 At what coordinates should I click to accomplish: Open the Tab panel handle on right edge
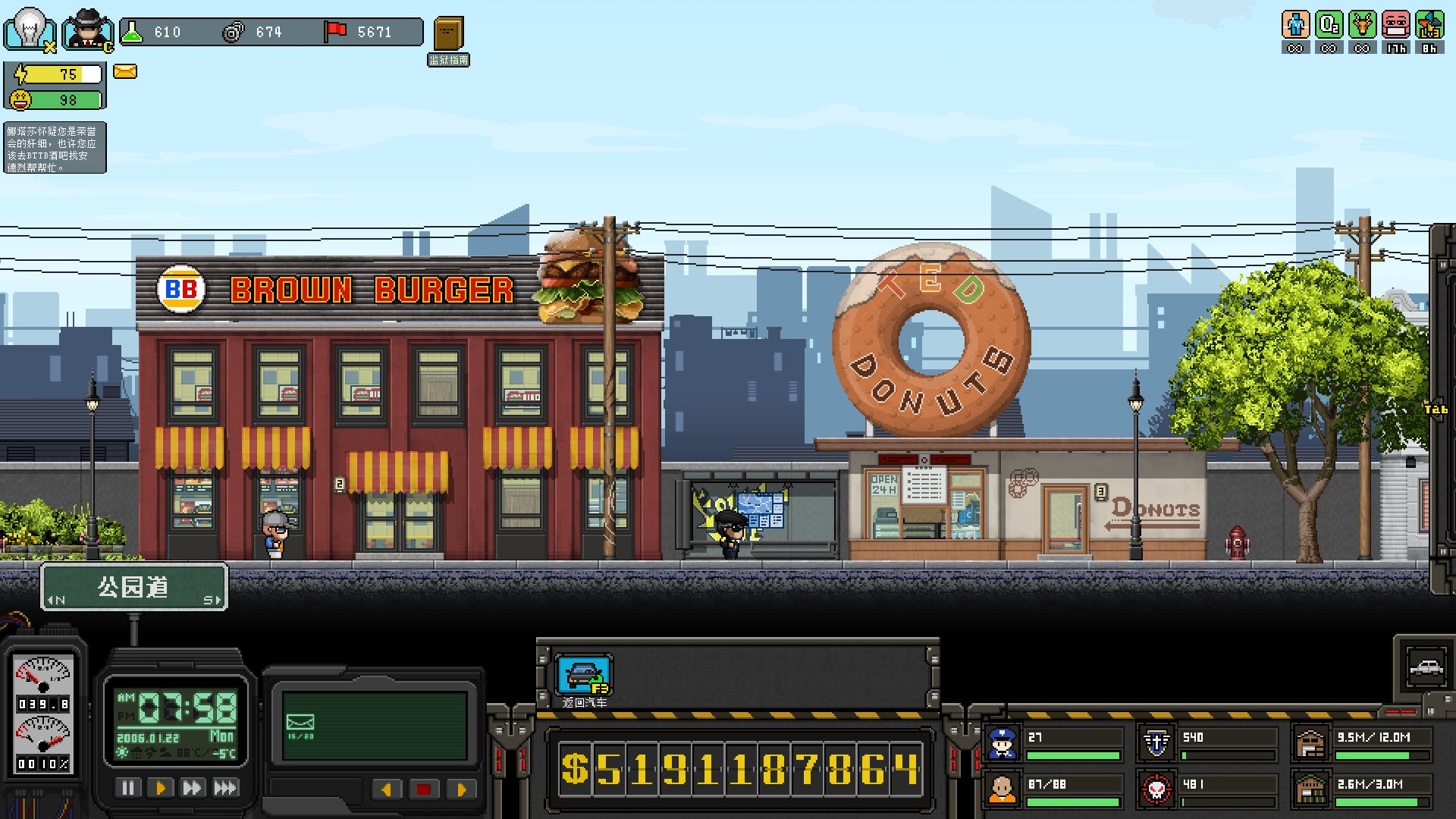point(1439,408)
